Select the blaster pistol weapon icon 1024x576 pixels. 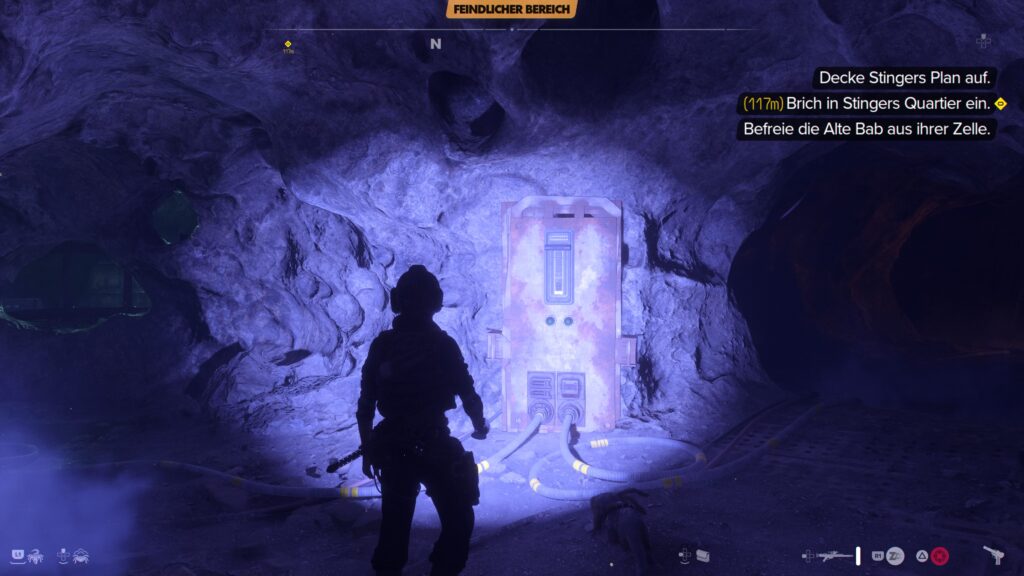point(994,555)
